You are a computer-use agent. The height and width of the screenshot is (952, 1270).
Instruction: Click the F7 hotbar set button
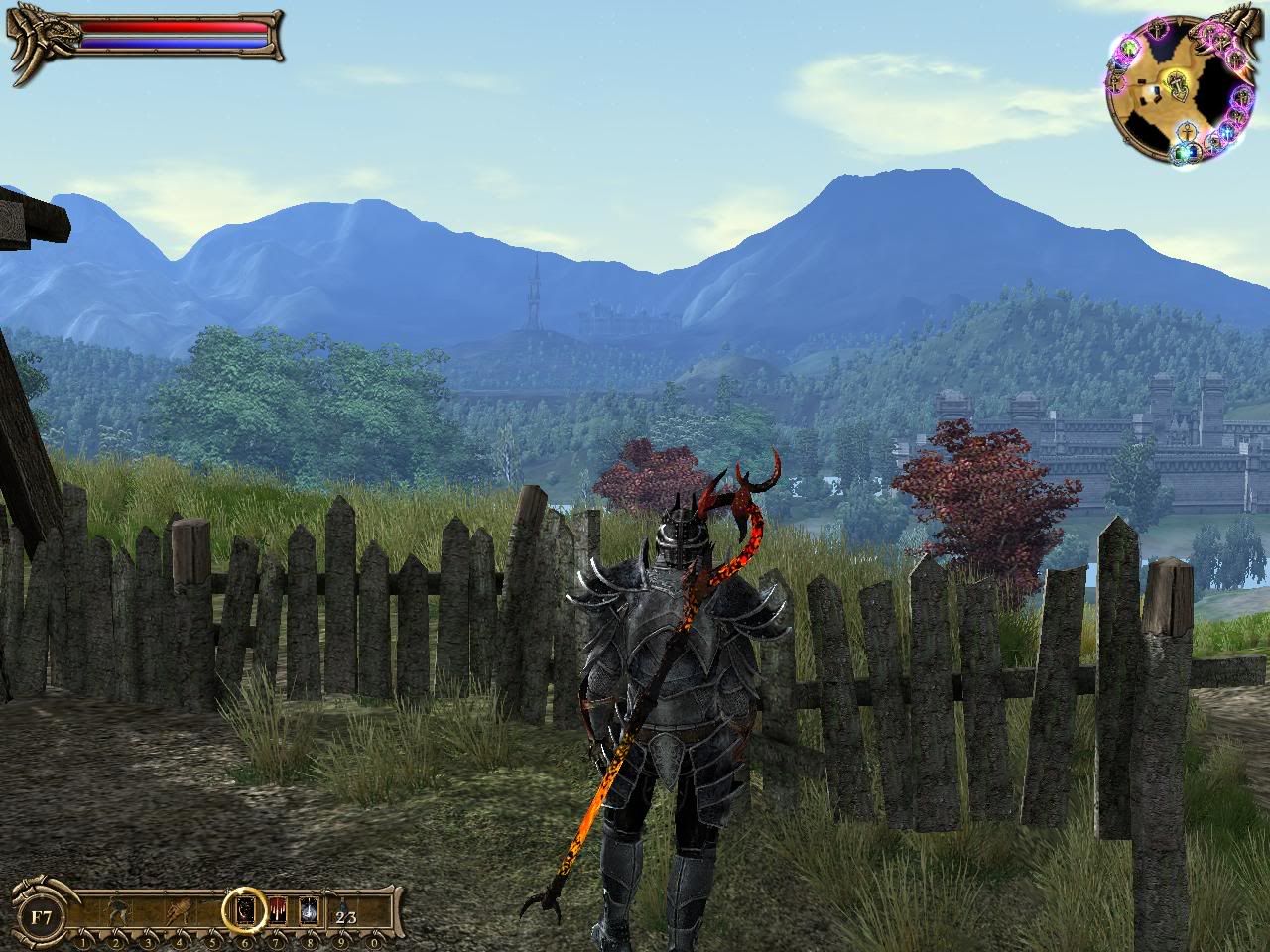coord(40,916)
